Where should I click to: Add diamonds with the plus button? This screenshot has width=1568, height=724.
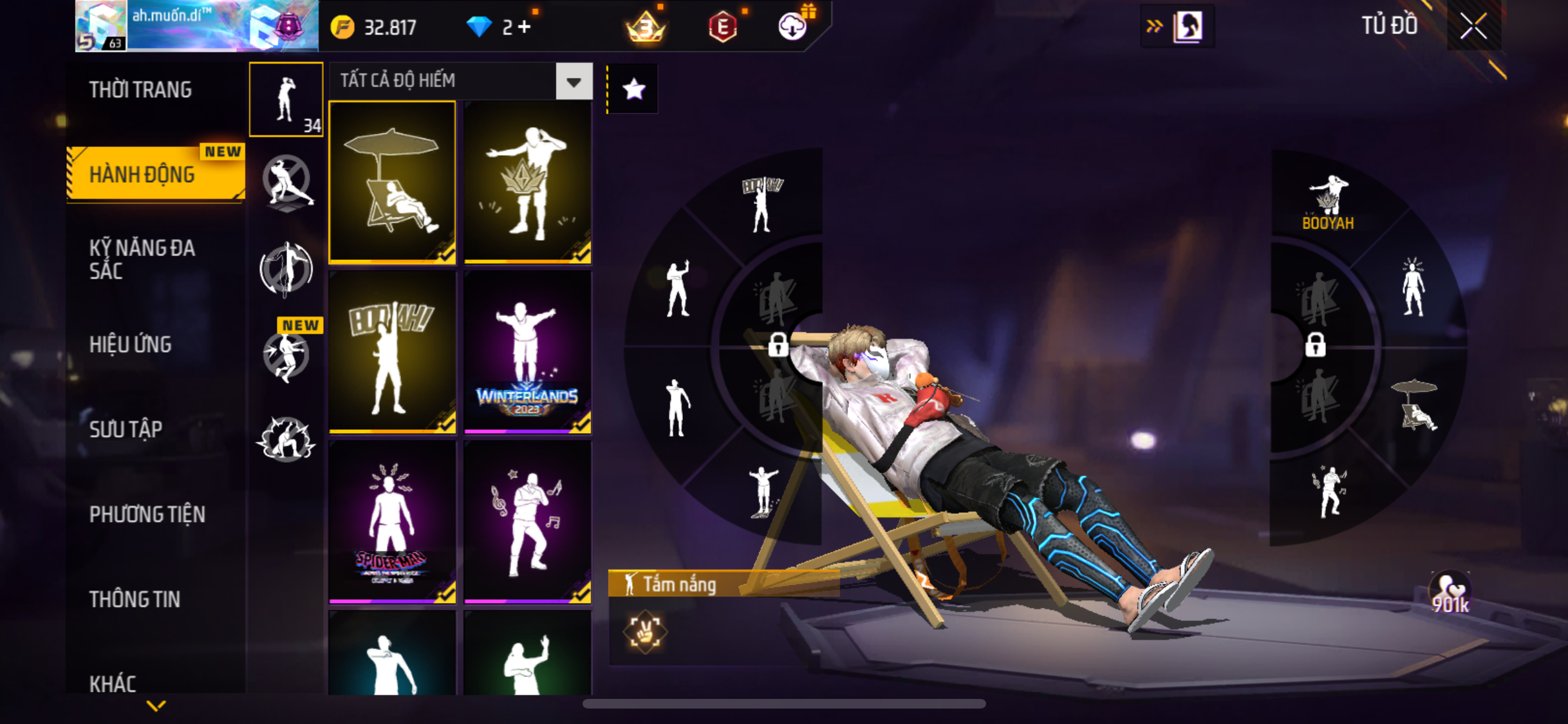click(x=525, y=27)
